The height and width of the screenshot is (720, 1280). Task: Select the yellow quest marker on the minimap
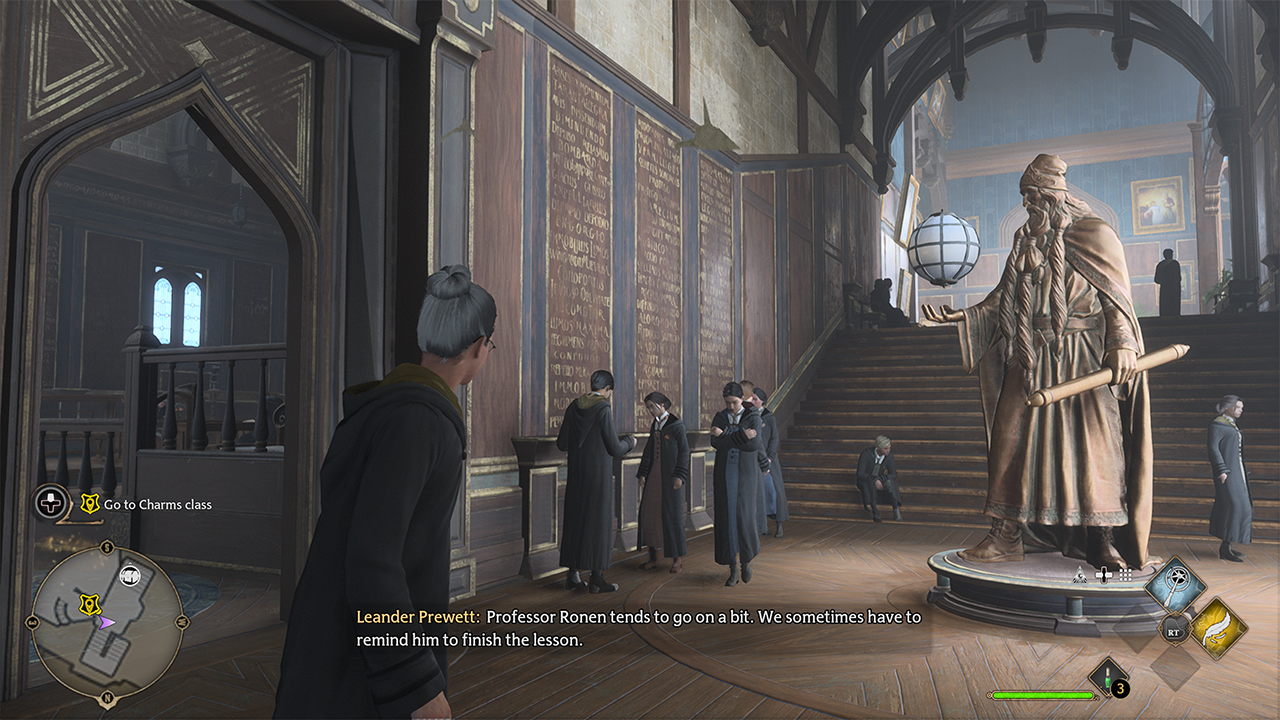click(x=87, y=604)
